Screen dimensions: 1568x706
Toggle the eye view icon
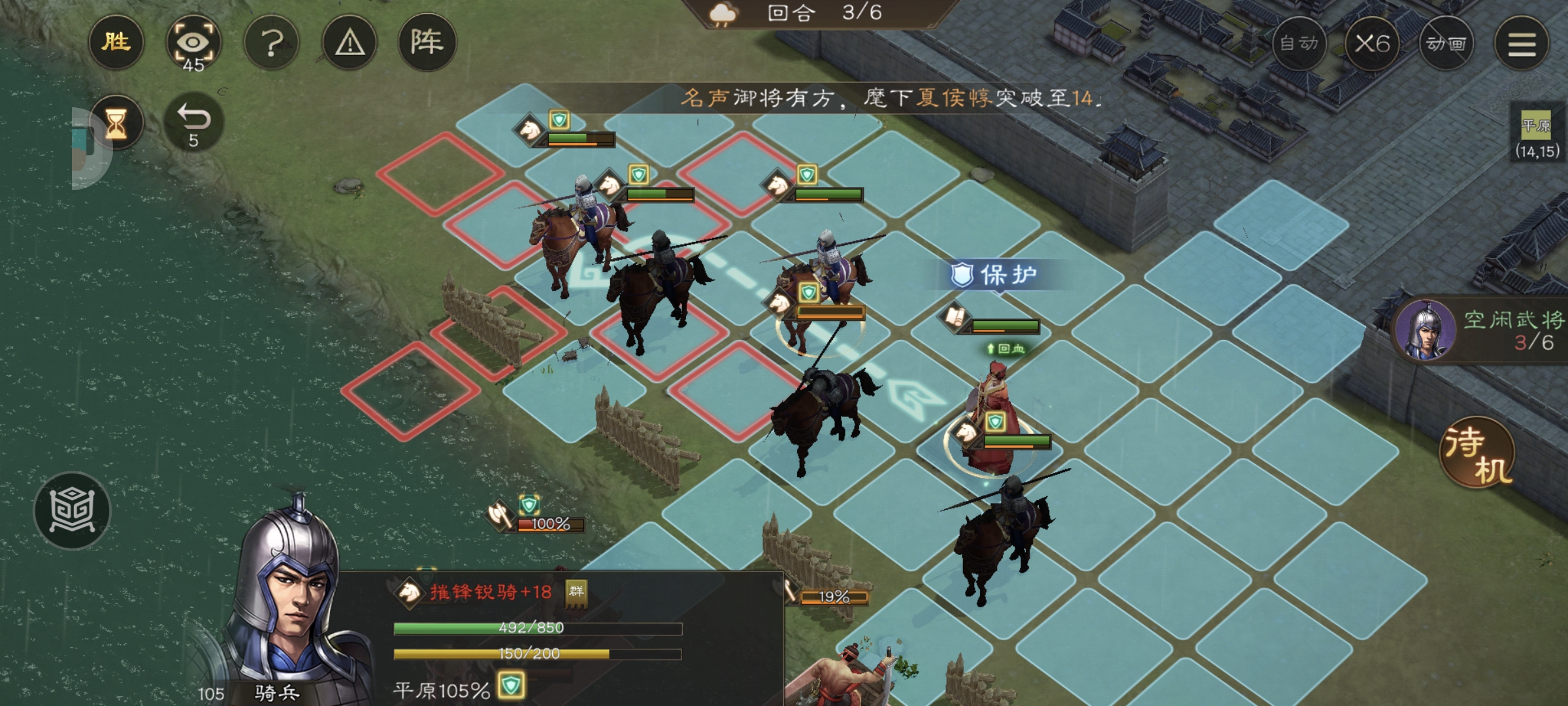193,43
